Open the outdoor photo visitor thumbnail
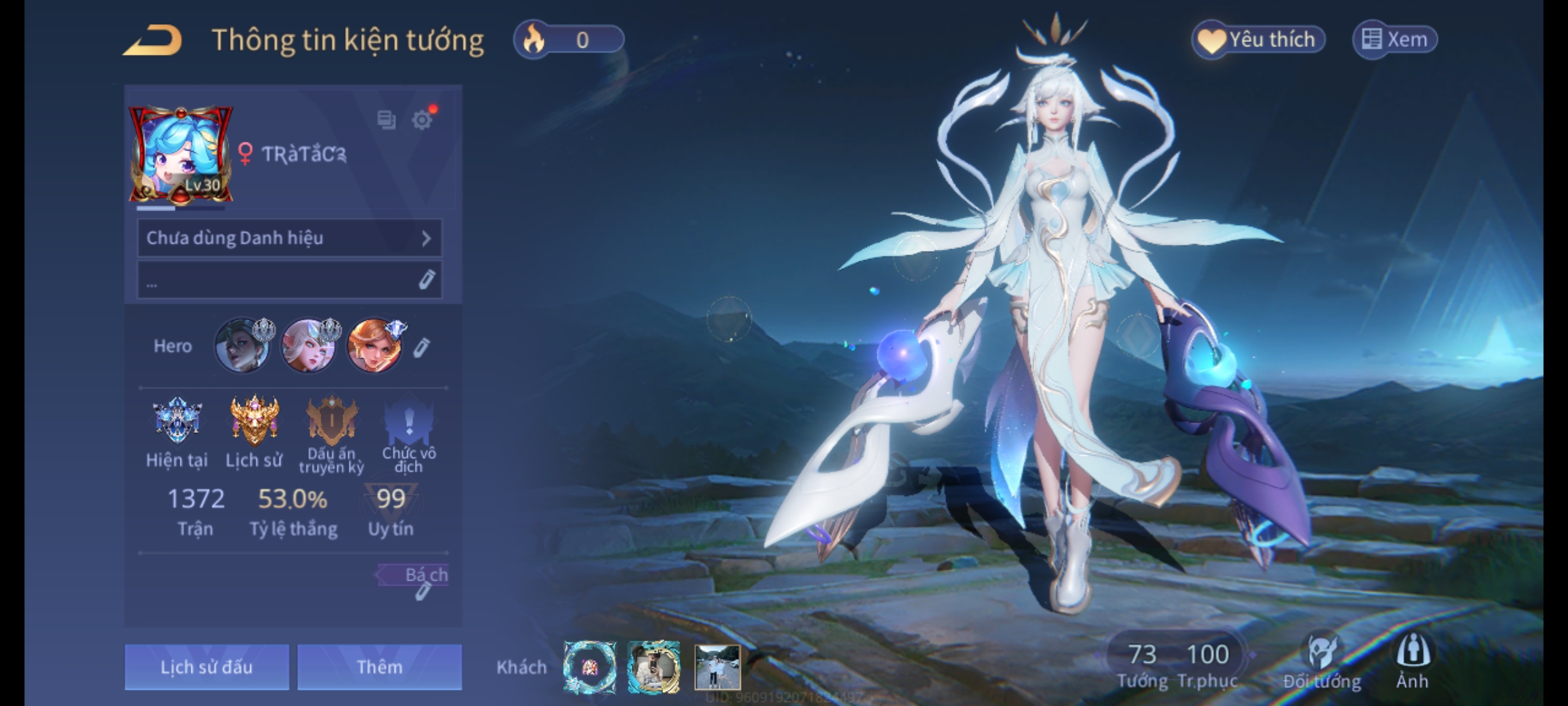This screenshot has width=1568, height=706. click(x=717, y=667)
